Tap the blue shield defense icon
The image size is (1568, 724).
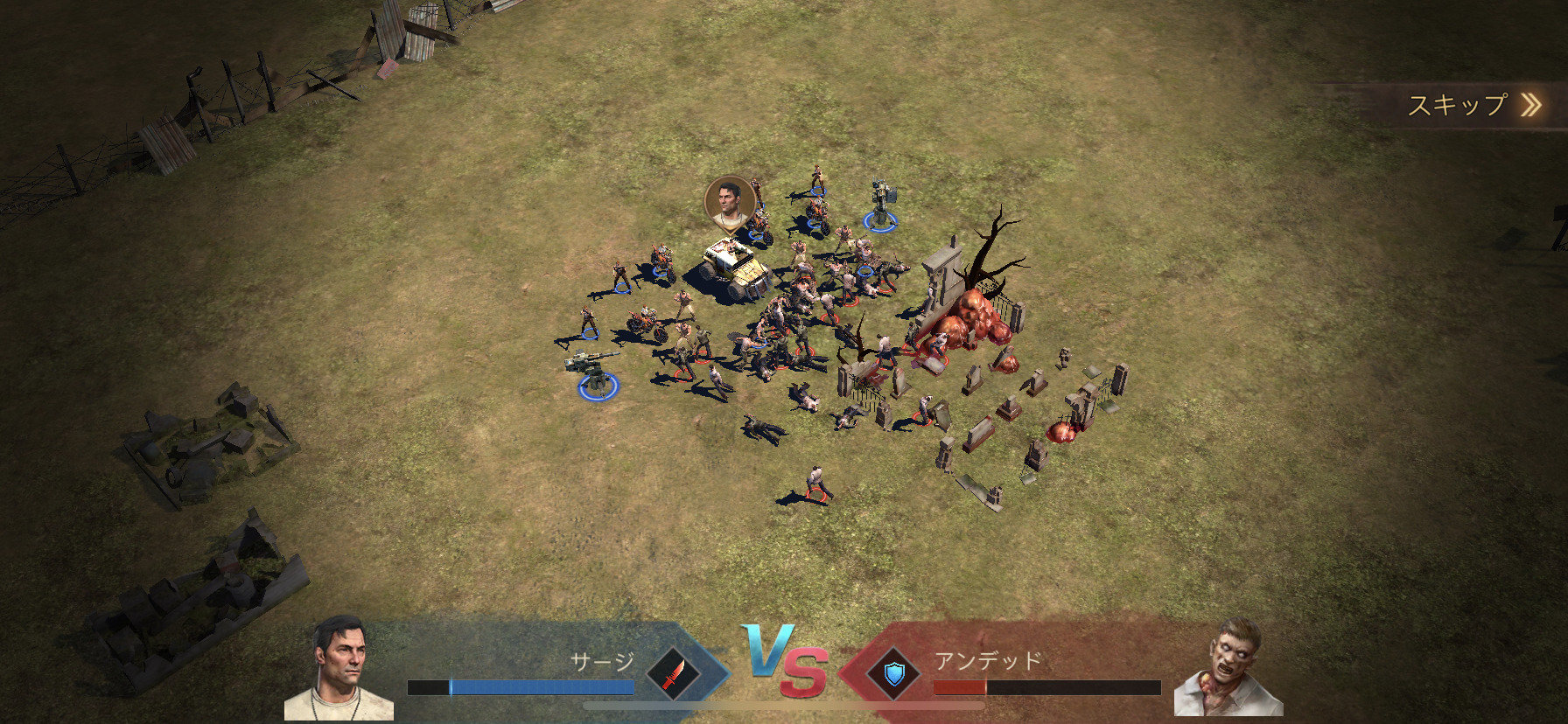(x=892, y=674)
